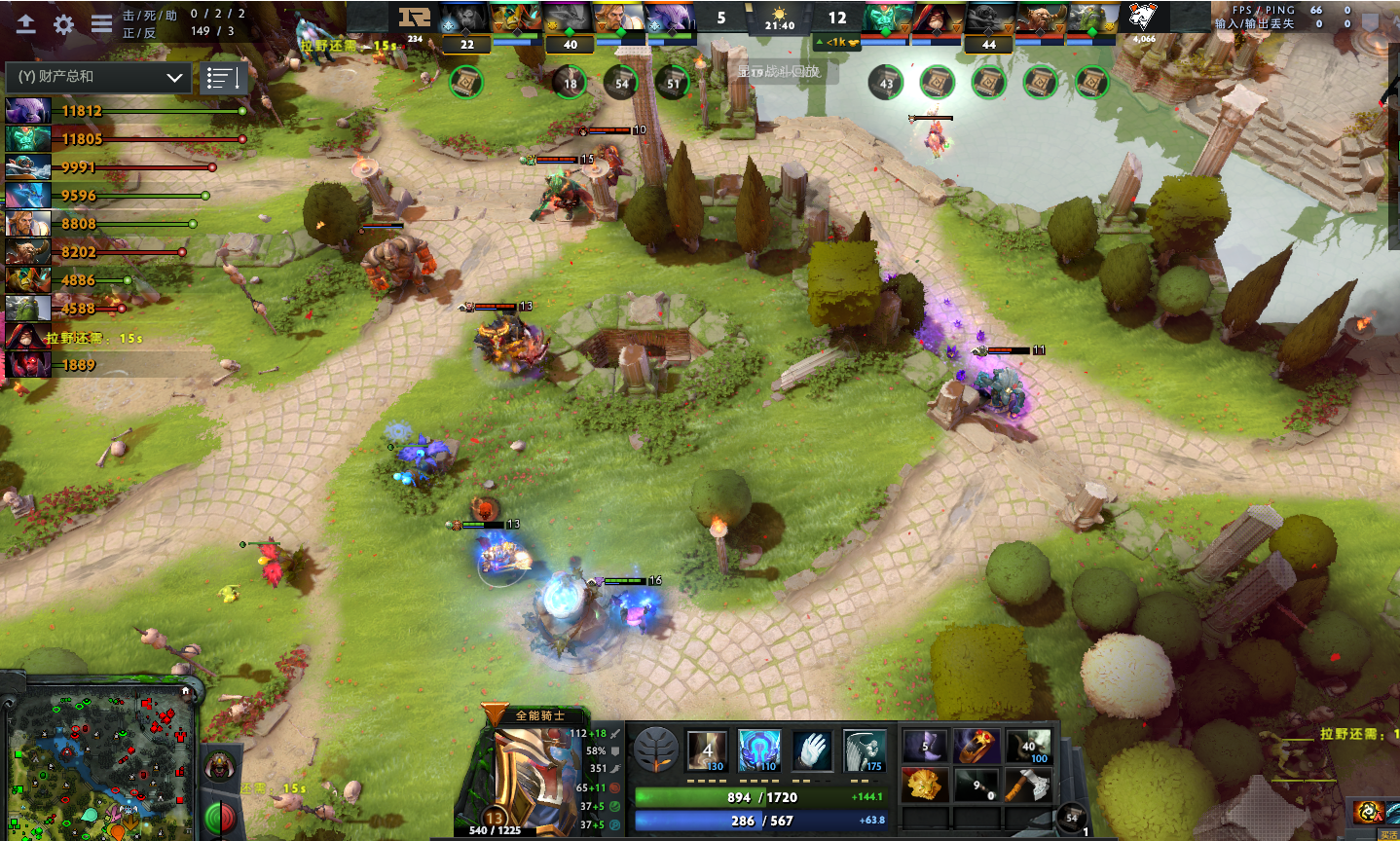
Task: Open the talent tree icon
Action: [x=655, y=750]
